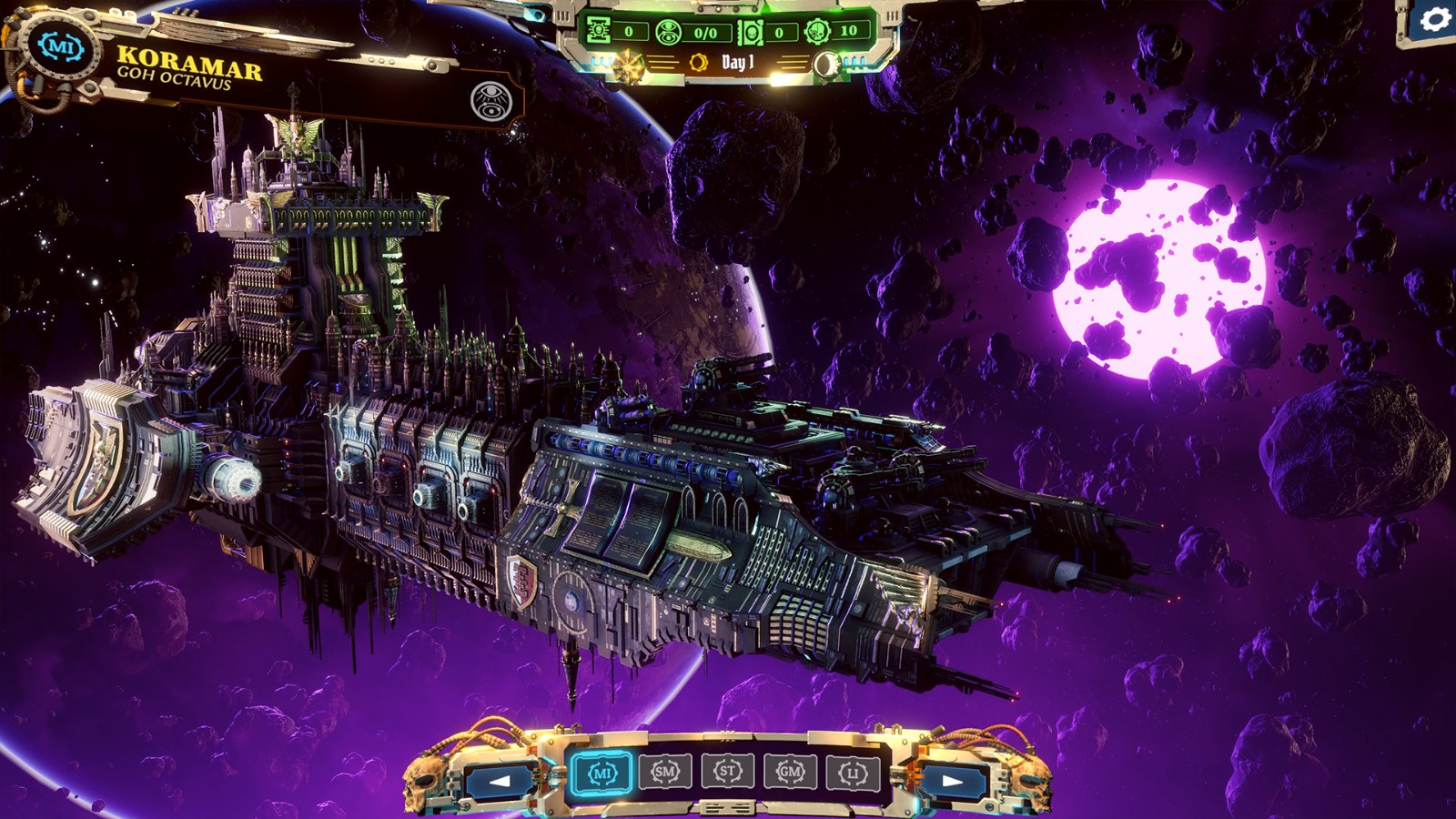Viewport: 1456px width, 819px height.
Task: Select the skull tome resource icon
Action: [751, 32]
